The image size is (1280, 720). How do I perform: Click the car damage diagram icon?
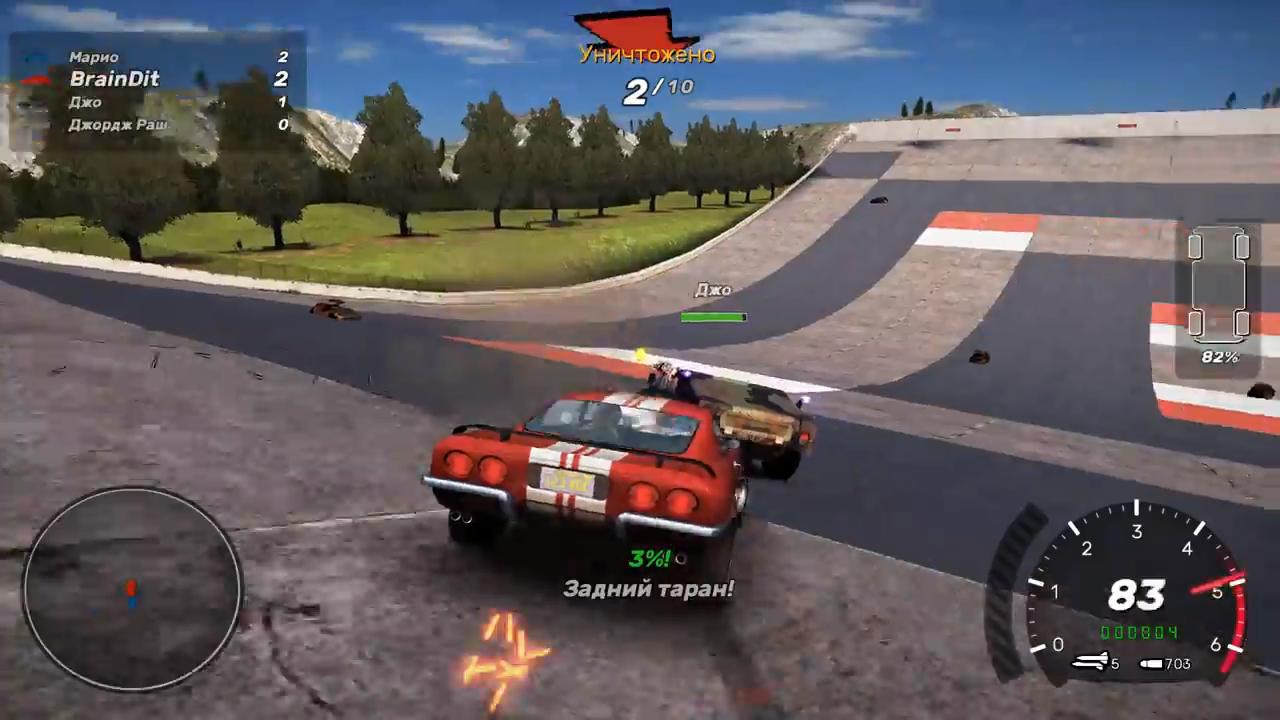click(1216, 285)
